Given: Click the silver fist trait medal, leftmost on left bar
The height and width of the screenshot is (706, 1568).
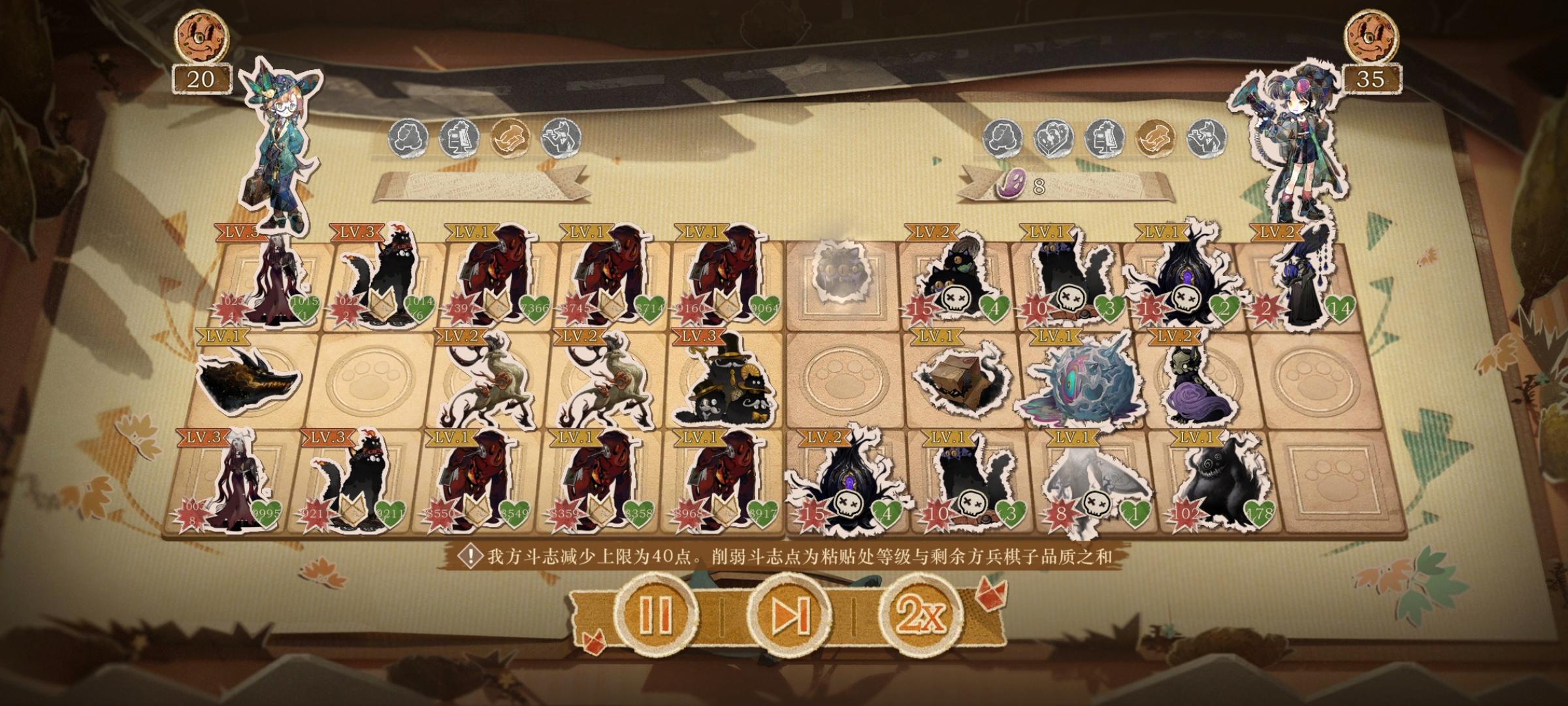Looking at the screenshot, I should 408,139.
